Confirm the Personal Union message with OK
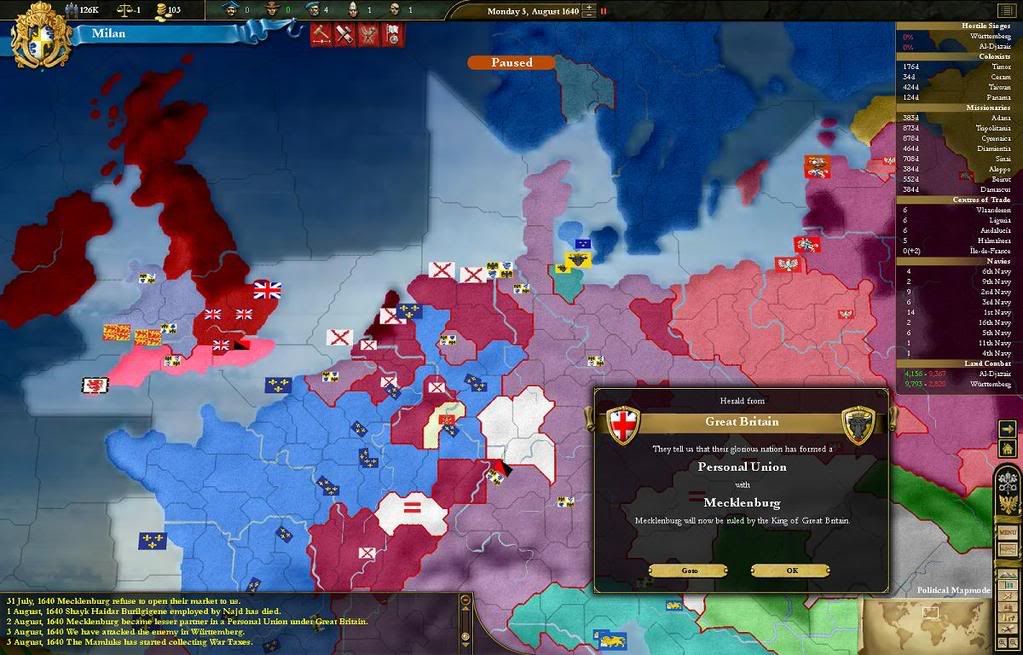This screenshot has height=655, width=1023. pyautogui.click(x=790, y=570)
